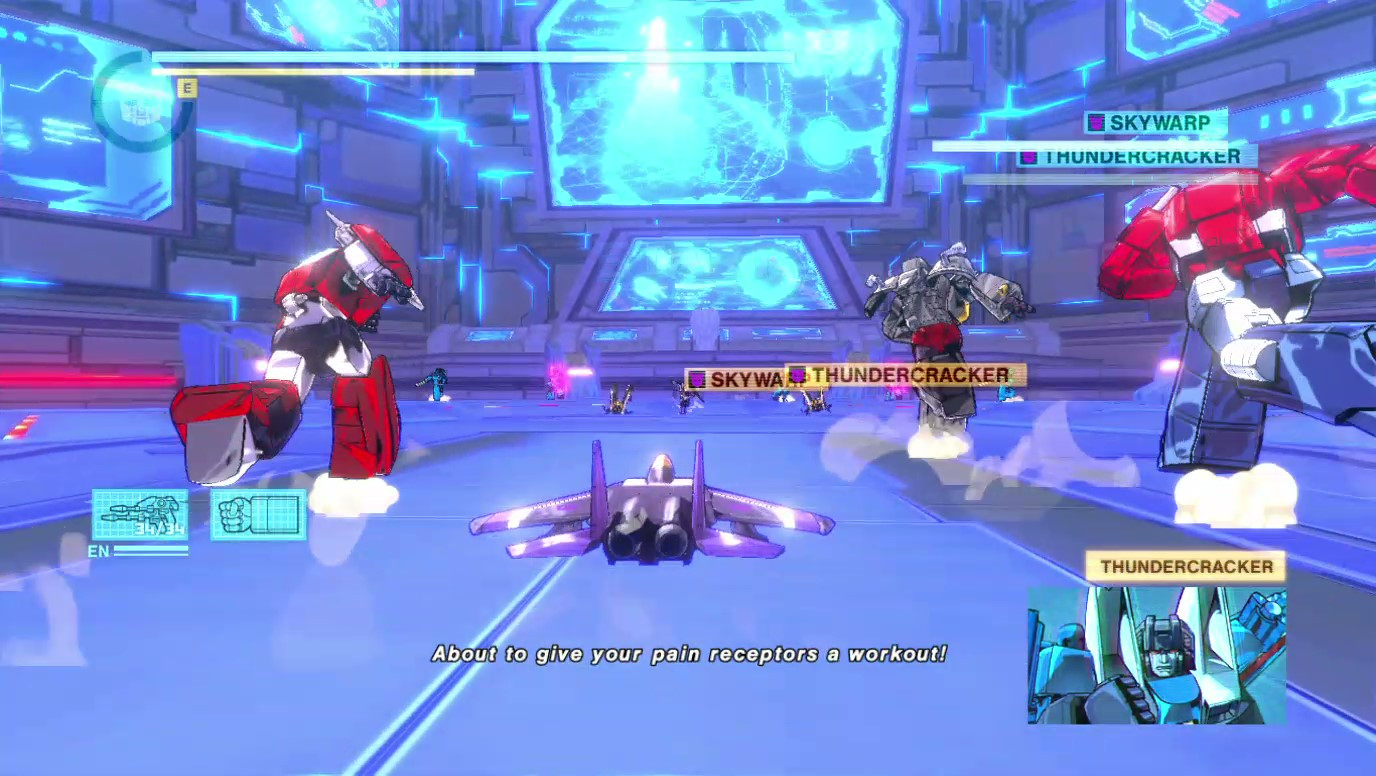Click the THUNDERCRACKER nameplate under SKYWARP's top-right label
Screen dimensions: 1376x776
pyautogui.click(x=1140, y=156)
